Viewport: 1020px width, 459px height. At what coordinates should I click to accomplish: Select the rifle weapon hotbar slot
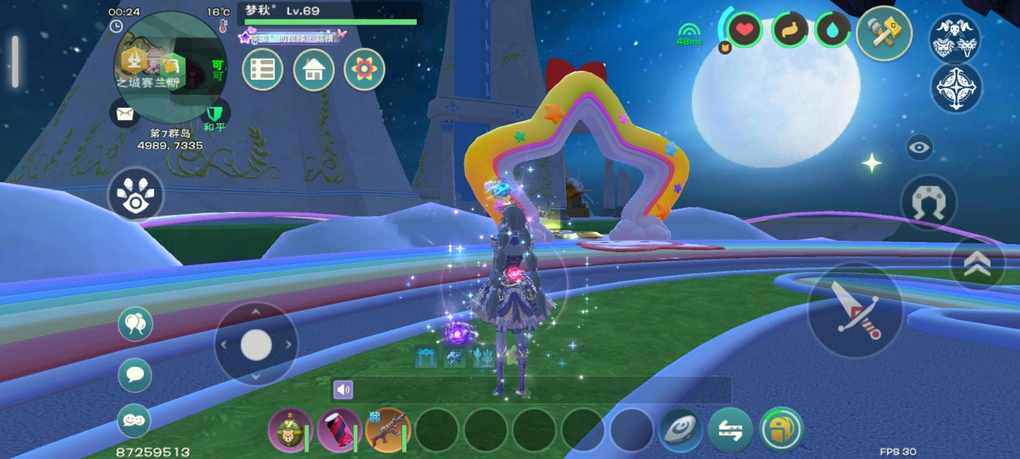click(388, 430)
